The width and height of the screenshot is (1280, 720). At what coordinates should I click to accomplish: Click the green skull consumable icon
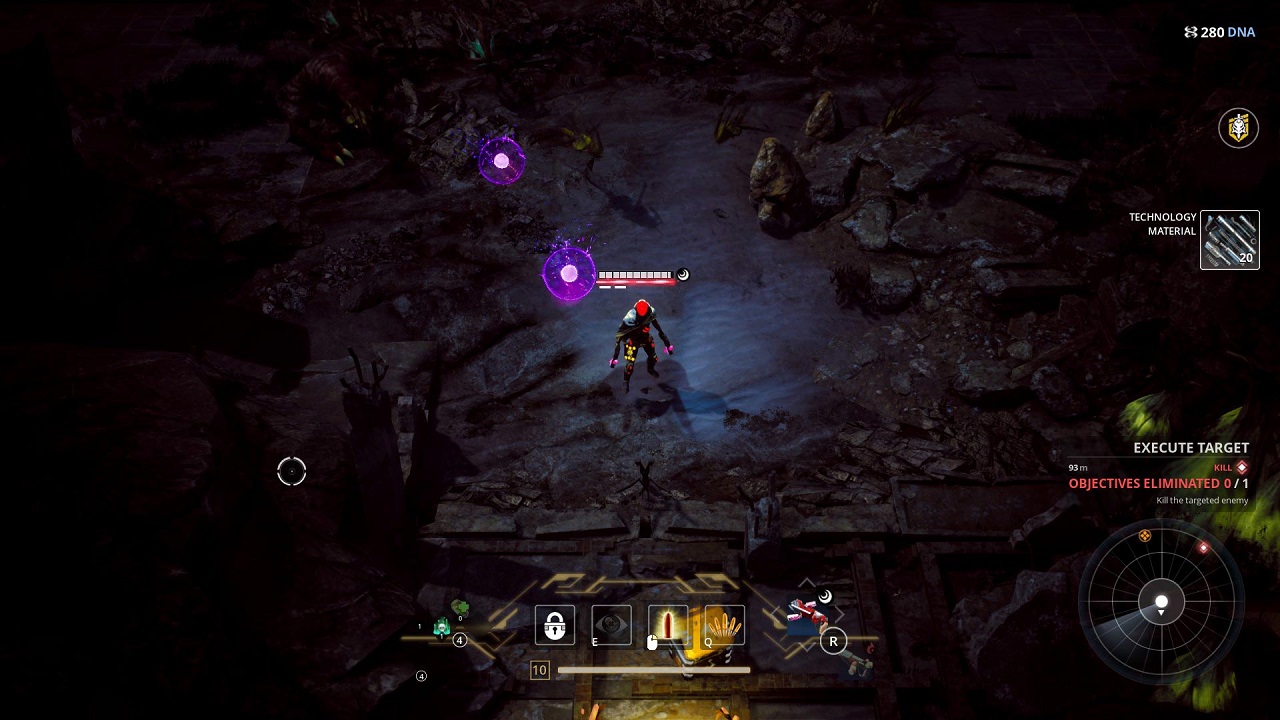[x=442, y=628]
